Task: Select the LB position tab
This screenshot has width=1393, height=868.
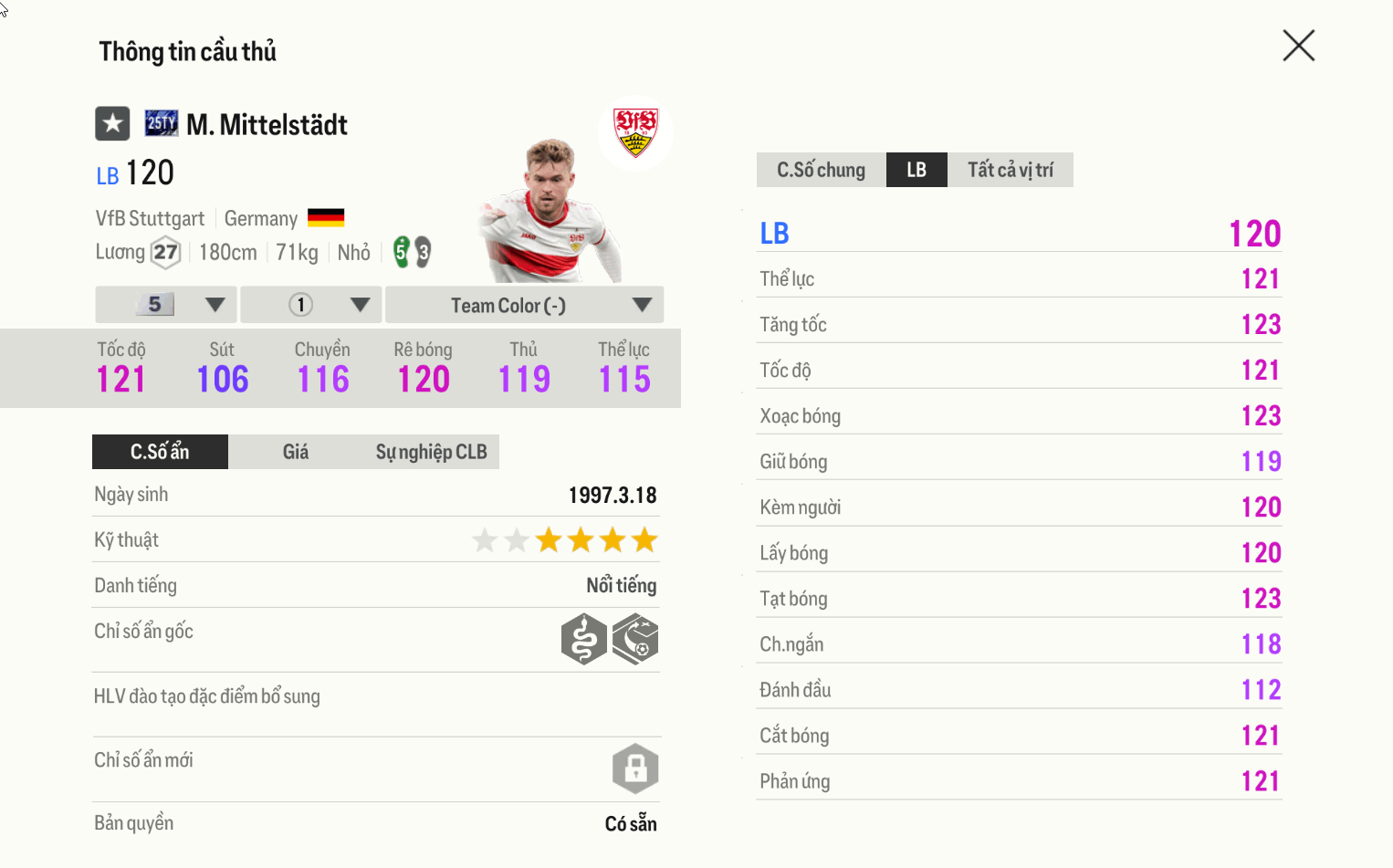Action: 916,170
